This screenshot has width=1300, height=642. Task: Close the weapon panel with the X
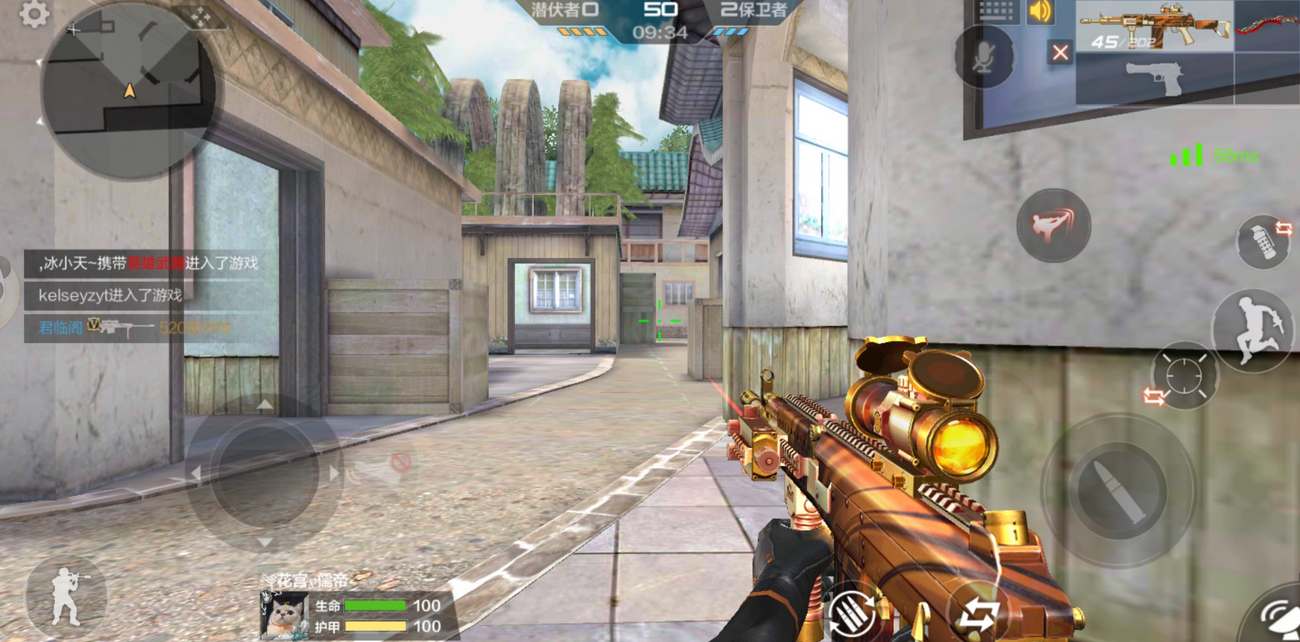[1060, 52]
